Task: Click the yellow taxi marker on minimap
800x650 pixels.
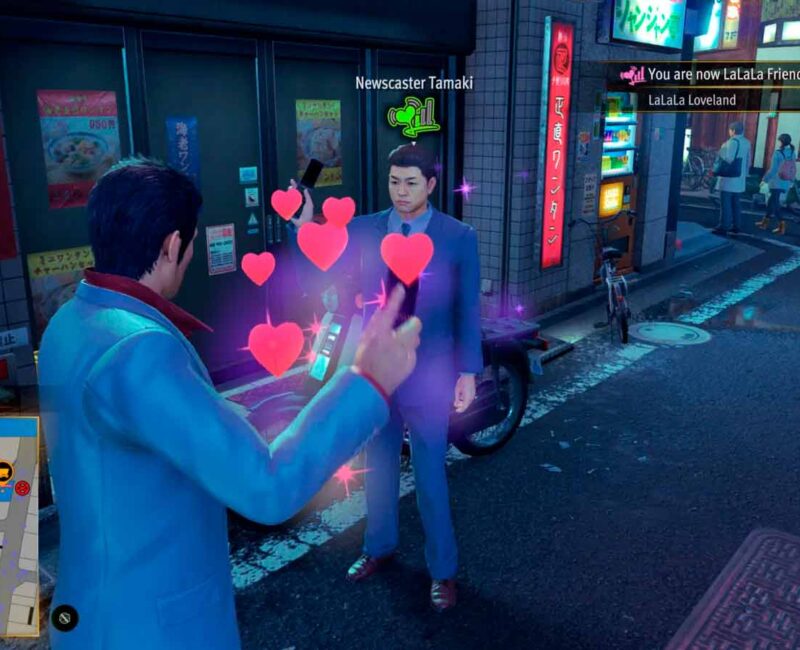Action: point(5,470)
